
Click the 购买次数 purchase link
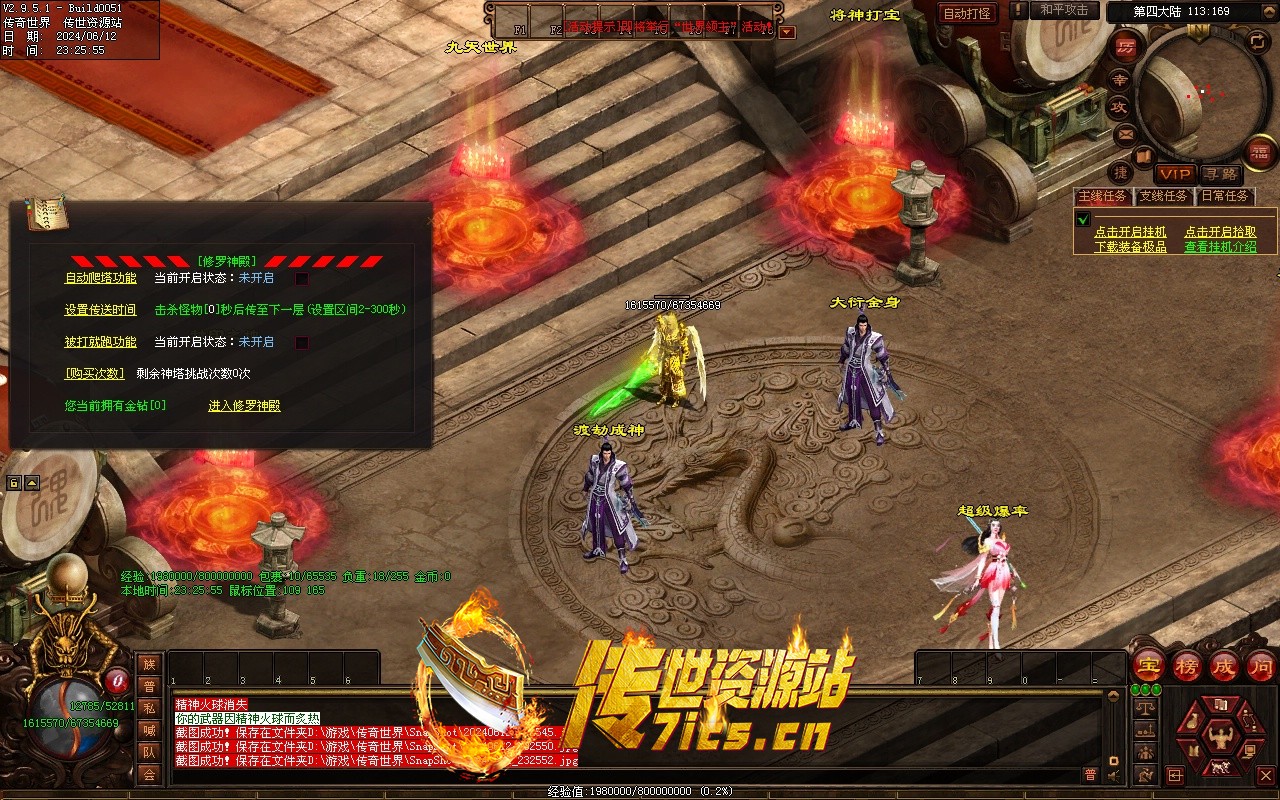94,373
